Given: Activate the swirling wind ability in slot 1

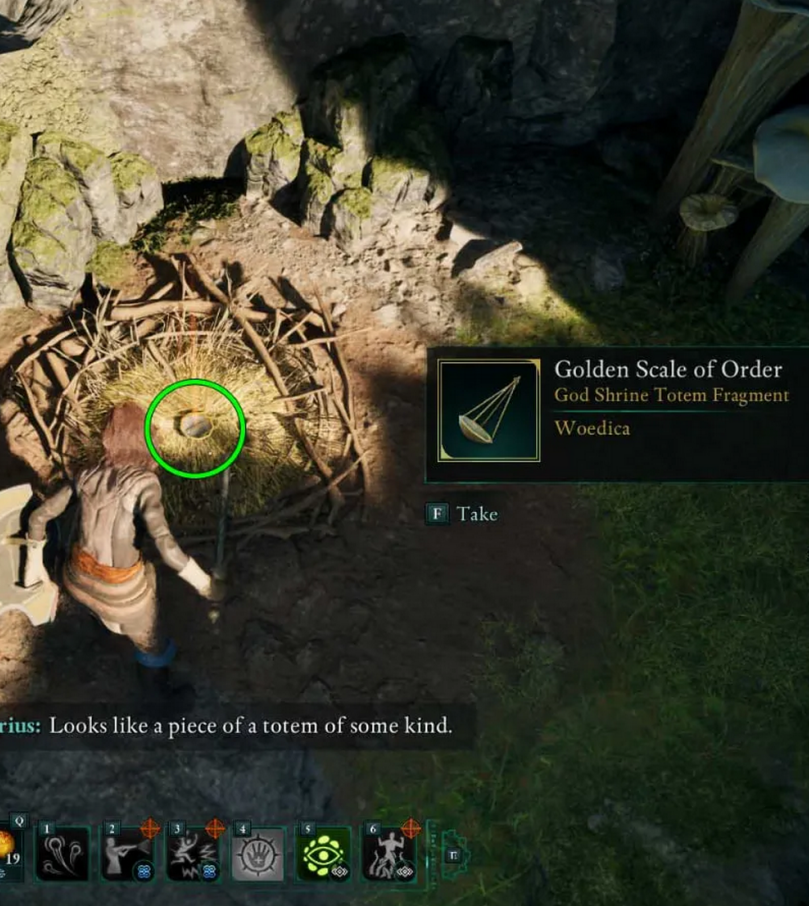Looking at the screenshot, I should [x=63, y=853].
